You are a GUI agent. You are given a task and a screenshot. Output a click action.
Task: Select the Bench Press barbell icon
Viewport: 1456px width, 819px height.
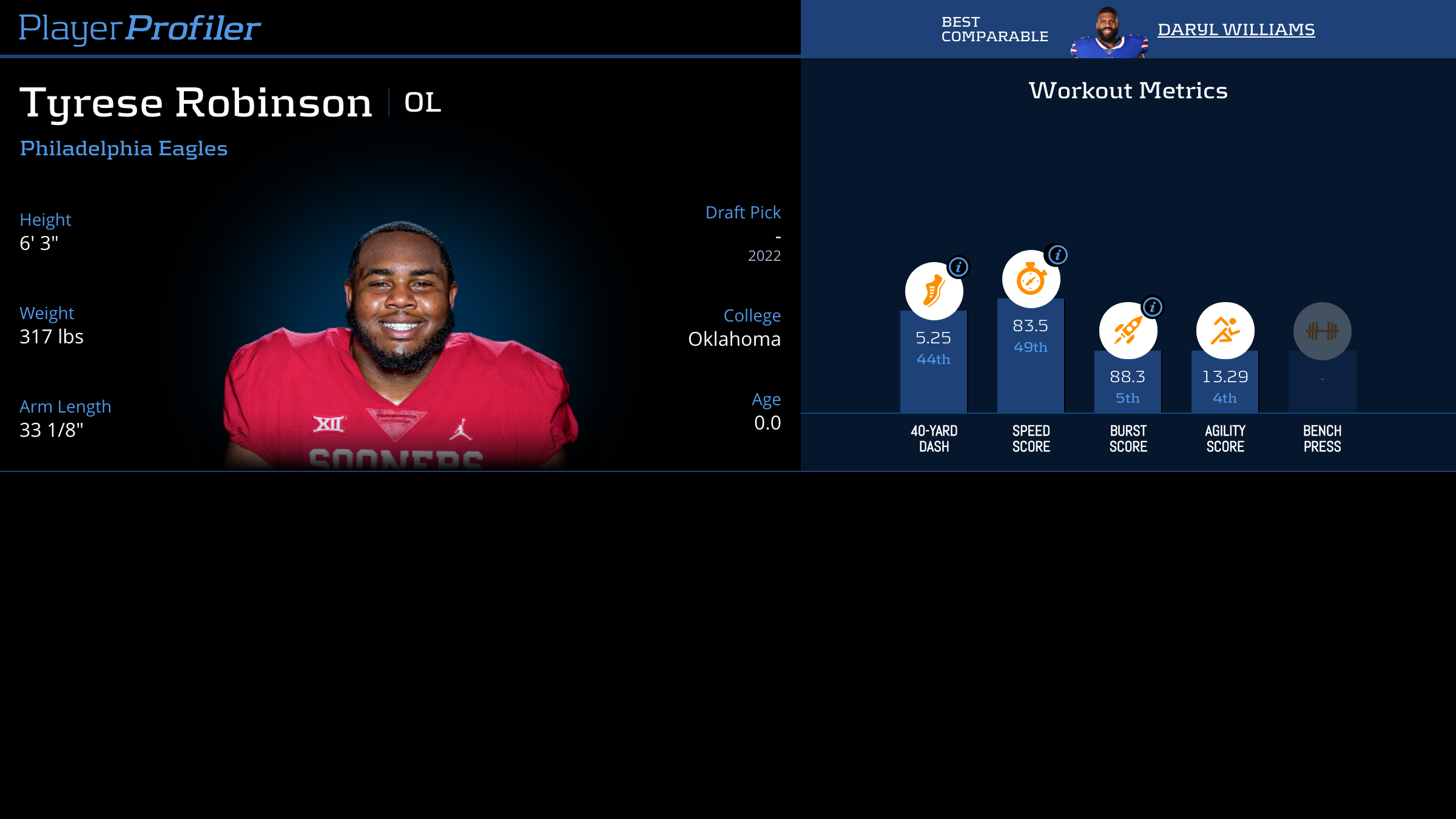coord(1322,331)
